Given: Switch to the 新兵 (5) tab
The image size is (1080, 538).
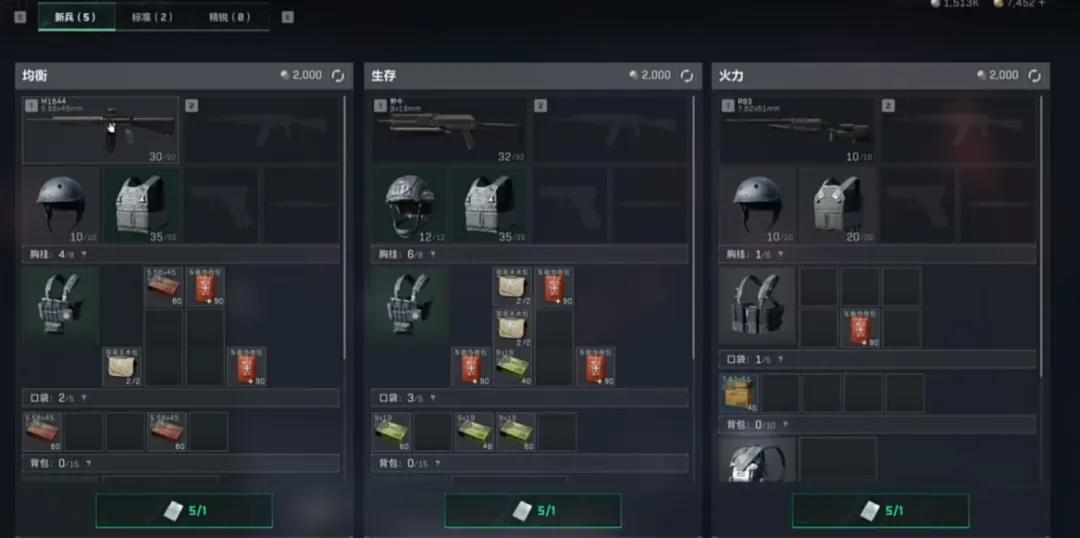Looking at the screenshot, I should point(76,17).
